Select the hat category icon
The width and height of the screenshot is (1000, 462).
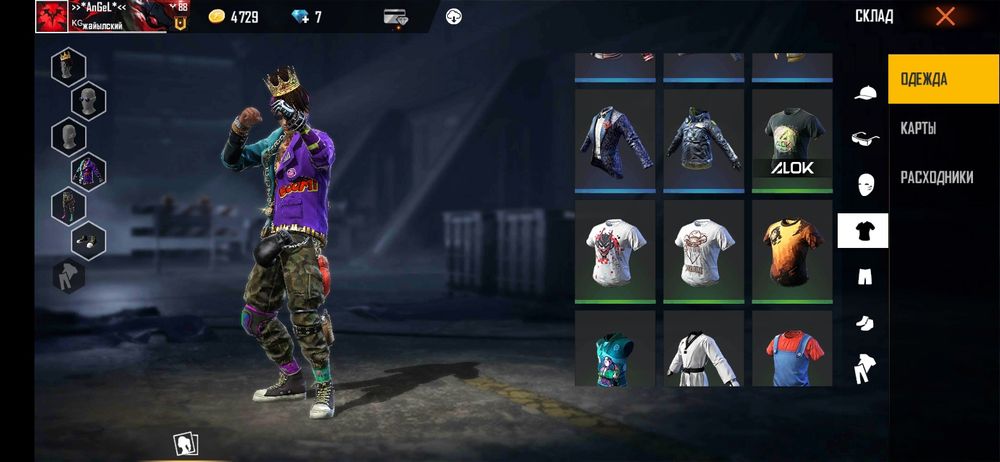pyautogui.click(x=864, y=93)
